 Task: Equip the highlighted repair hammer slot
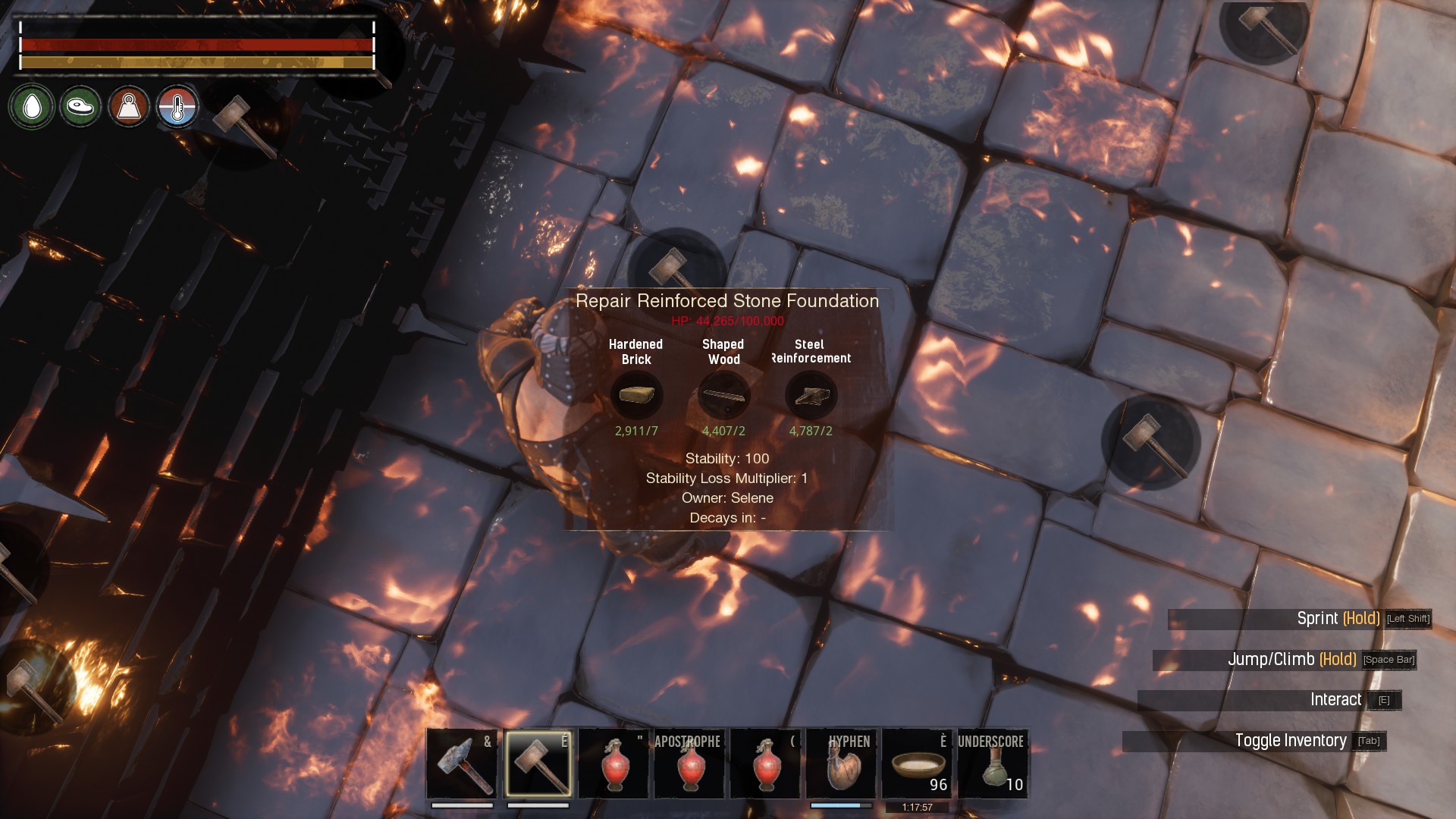click(x=538, y=764)
